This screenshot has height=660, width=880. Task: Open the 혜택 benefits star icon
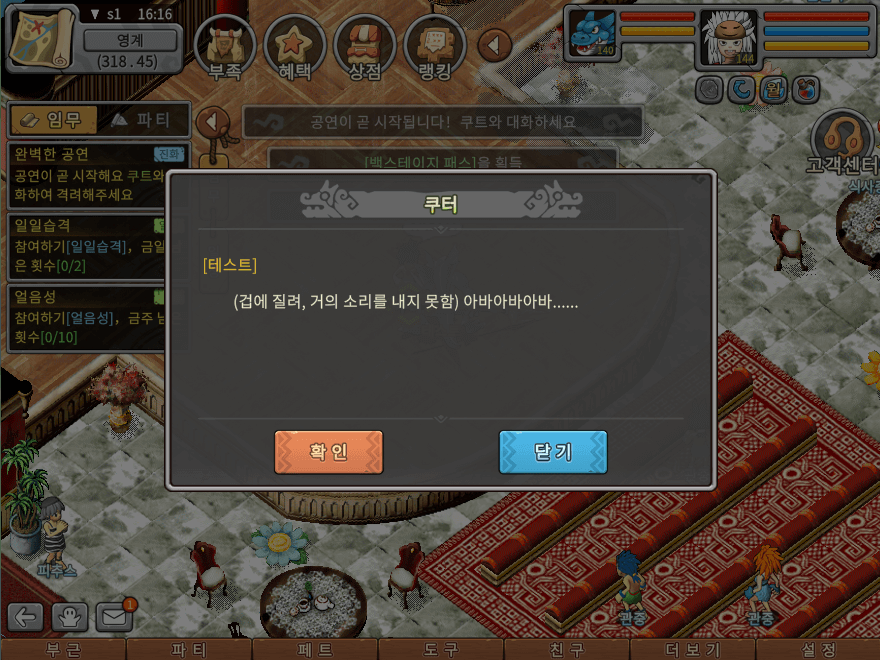pyautogui.click(x=294, y=46)
